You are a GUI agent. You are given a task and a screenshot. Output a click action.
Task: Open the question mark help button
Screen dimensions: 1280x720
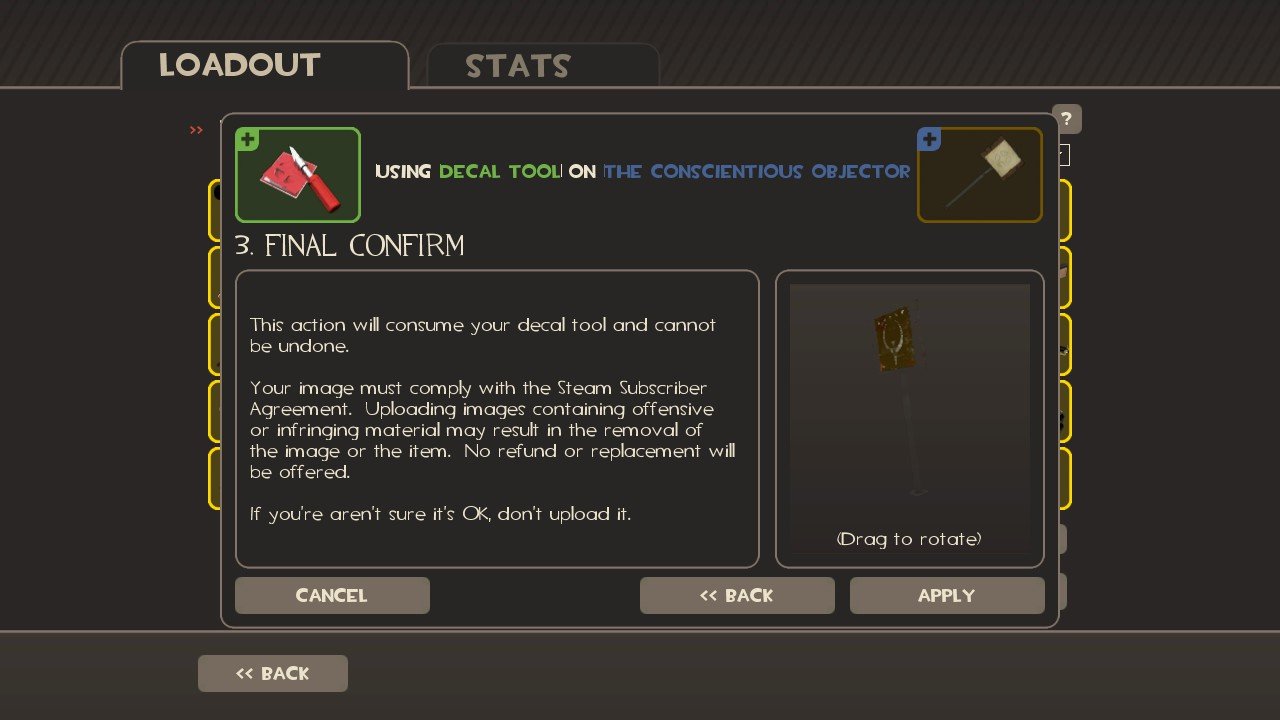[1067, 119]
